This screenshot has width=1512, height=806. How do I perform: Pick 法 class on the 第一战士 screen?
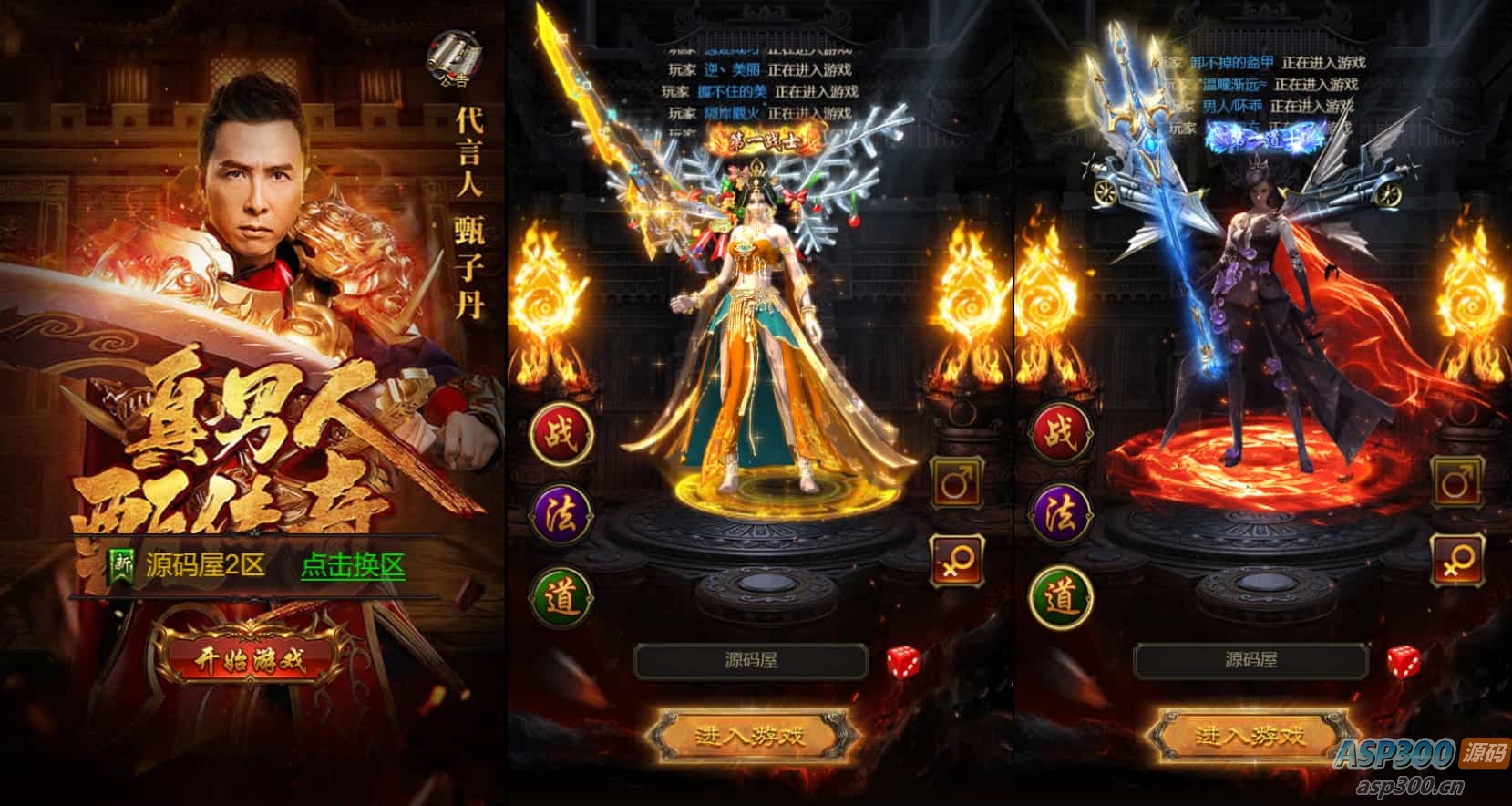click(561, 515)
